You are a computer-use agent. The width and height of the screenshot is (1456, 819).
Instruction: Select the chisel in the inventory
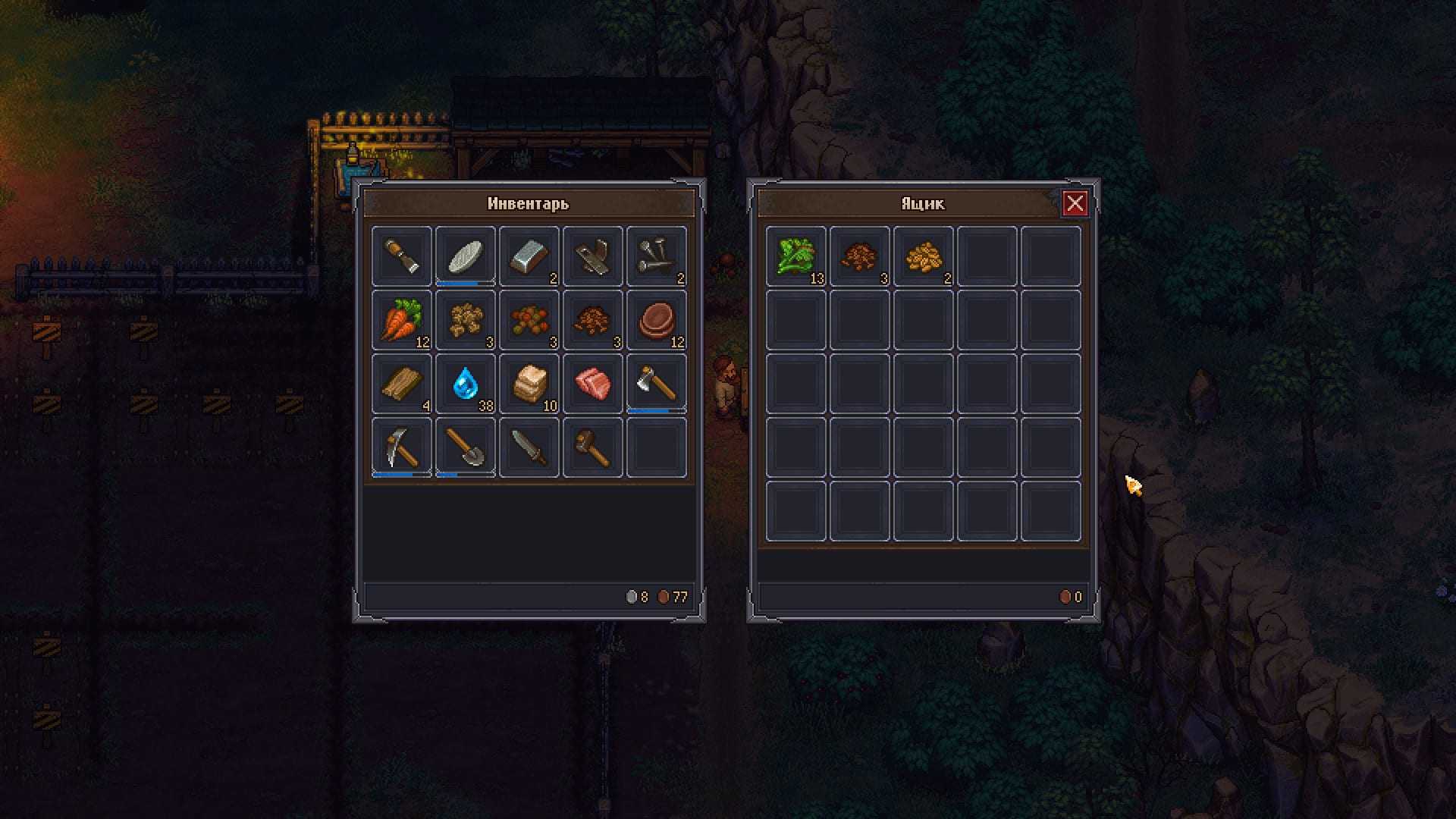coord(402,256)
